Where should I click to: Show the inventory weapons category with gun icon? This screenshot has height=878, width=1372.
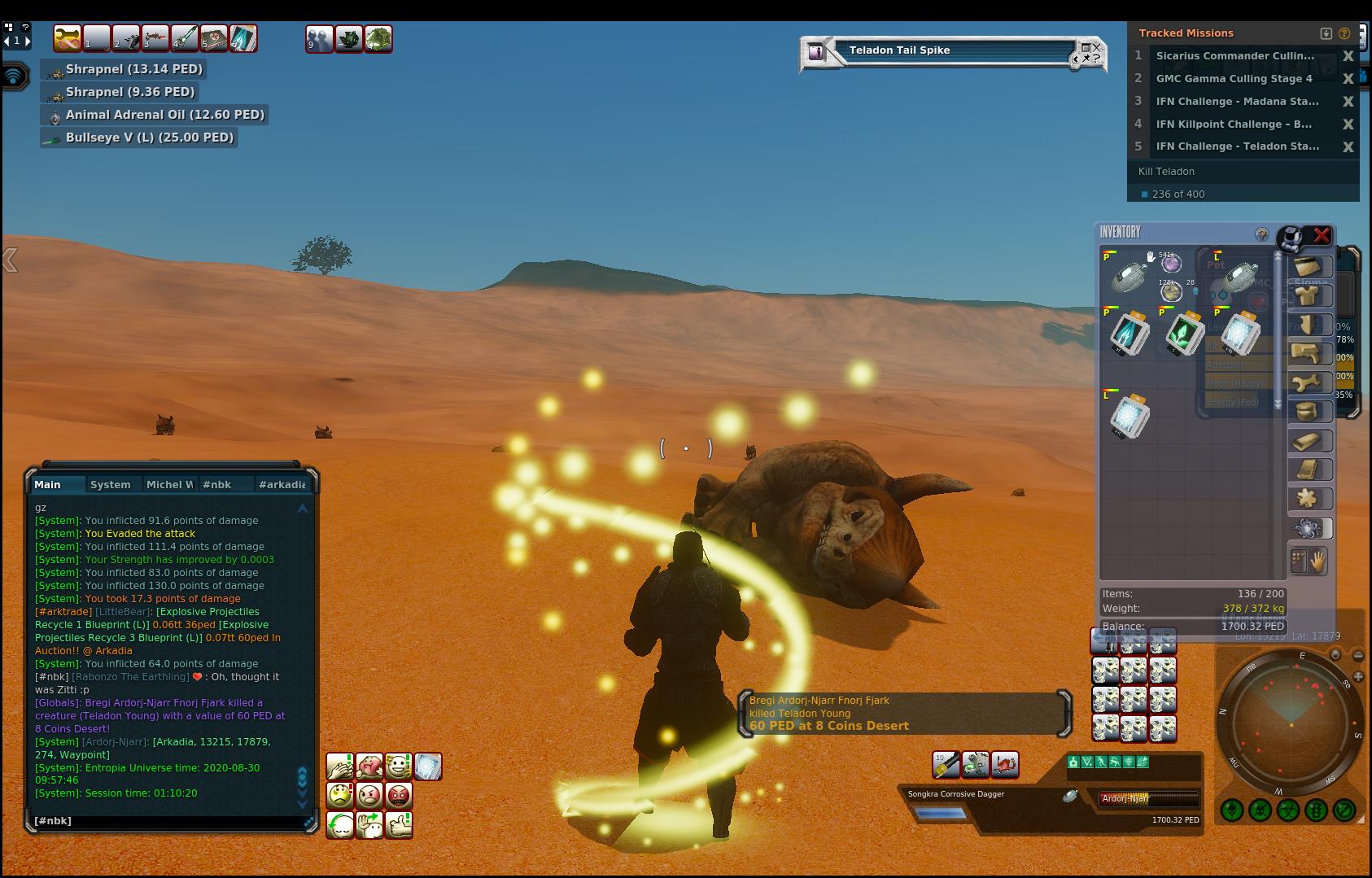click(x=1309, y=353)
